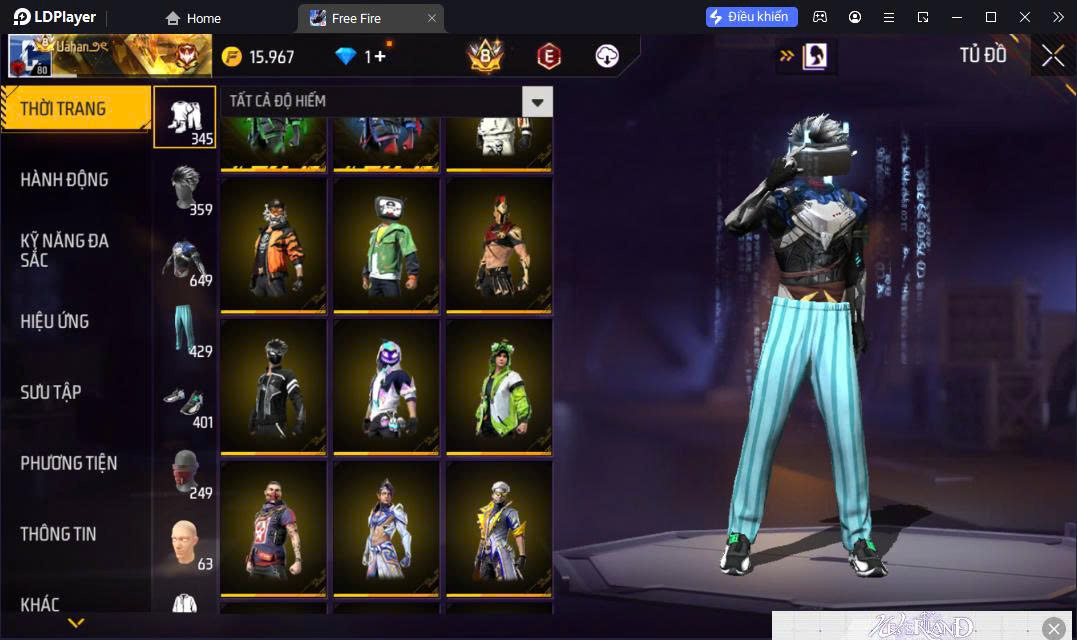Add diamonds with the plus button
This screenshot has width=1077, height=640.
tap(380, 57)
